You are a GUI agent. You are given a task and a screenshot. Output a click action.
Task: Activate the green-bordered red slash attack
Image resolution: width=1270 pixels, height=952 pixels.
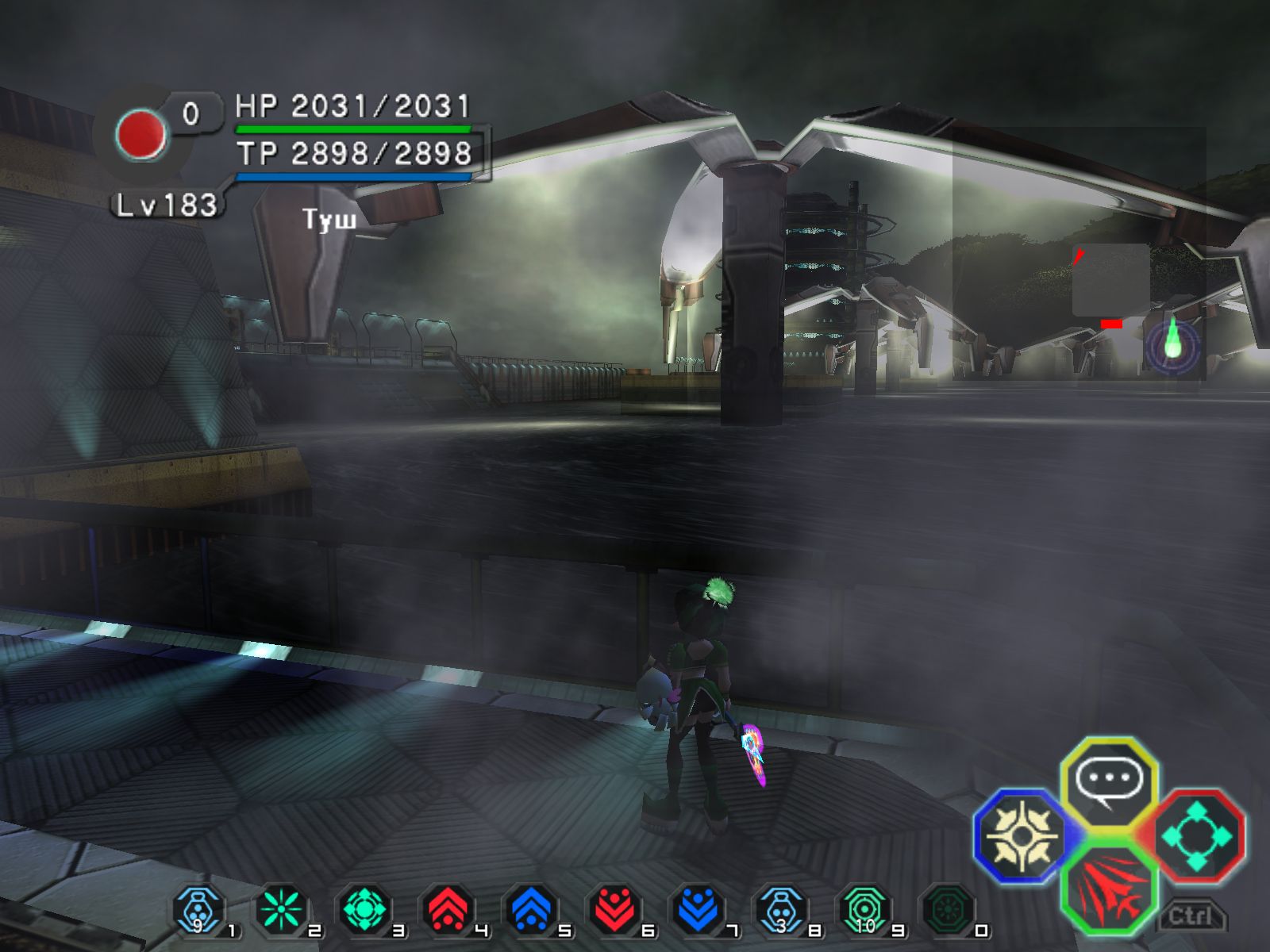point(1109,889)
